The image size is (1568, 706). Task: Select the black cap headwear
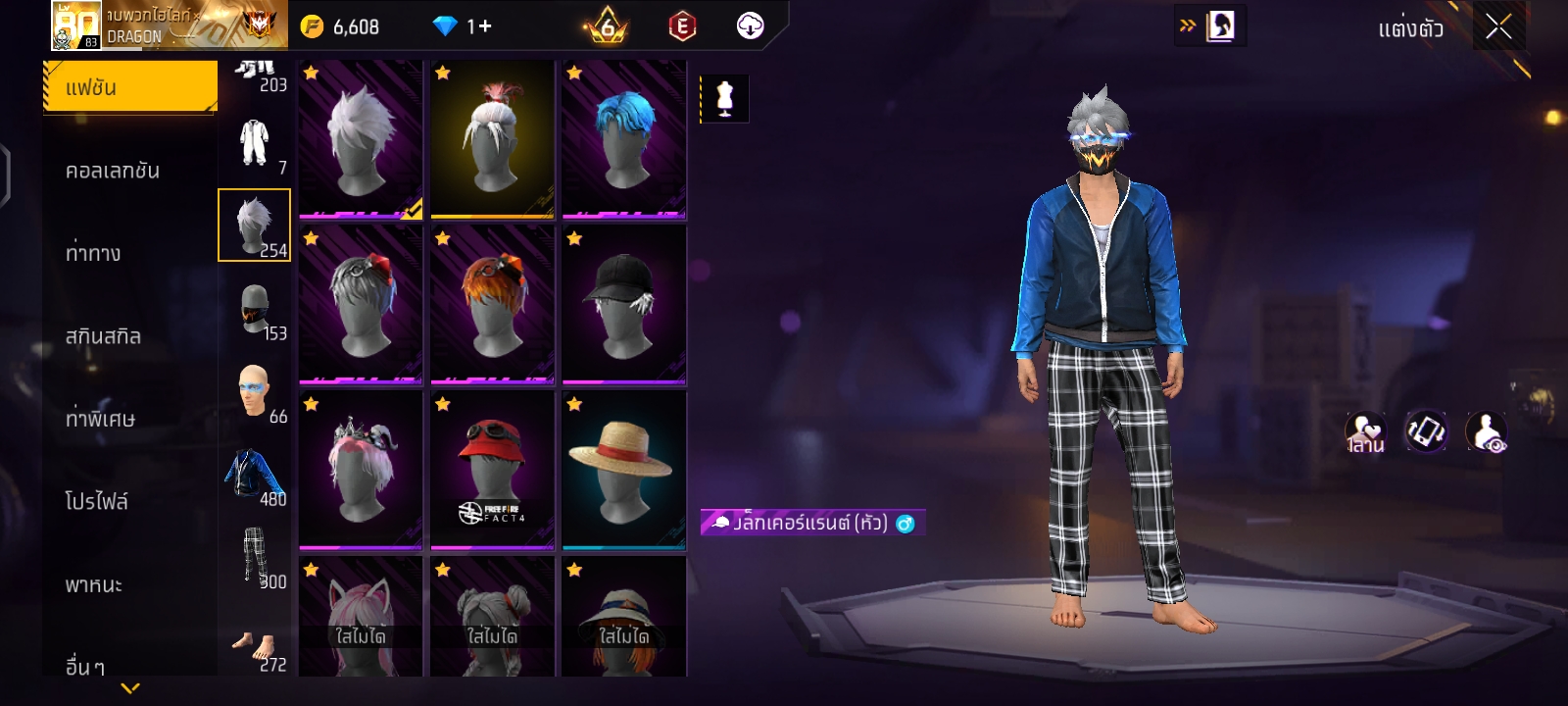[624, 304]
